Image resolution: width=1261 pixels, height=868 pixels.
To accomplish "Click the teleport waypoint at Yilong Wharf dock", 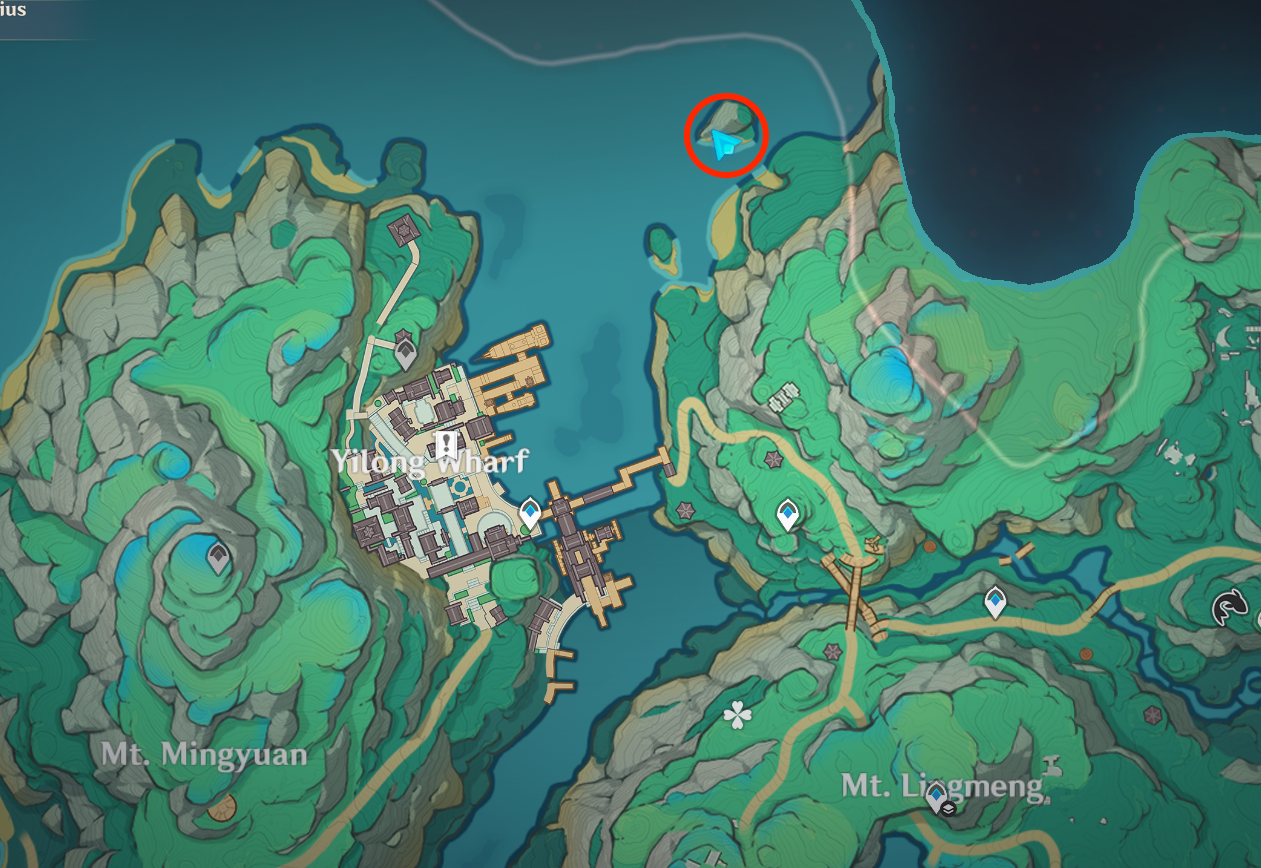I will pyautogui.click(x=530, y=514).
